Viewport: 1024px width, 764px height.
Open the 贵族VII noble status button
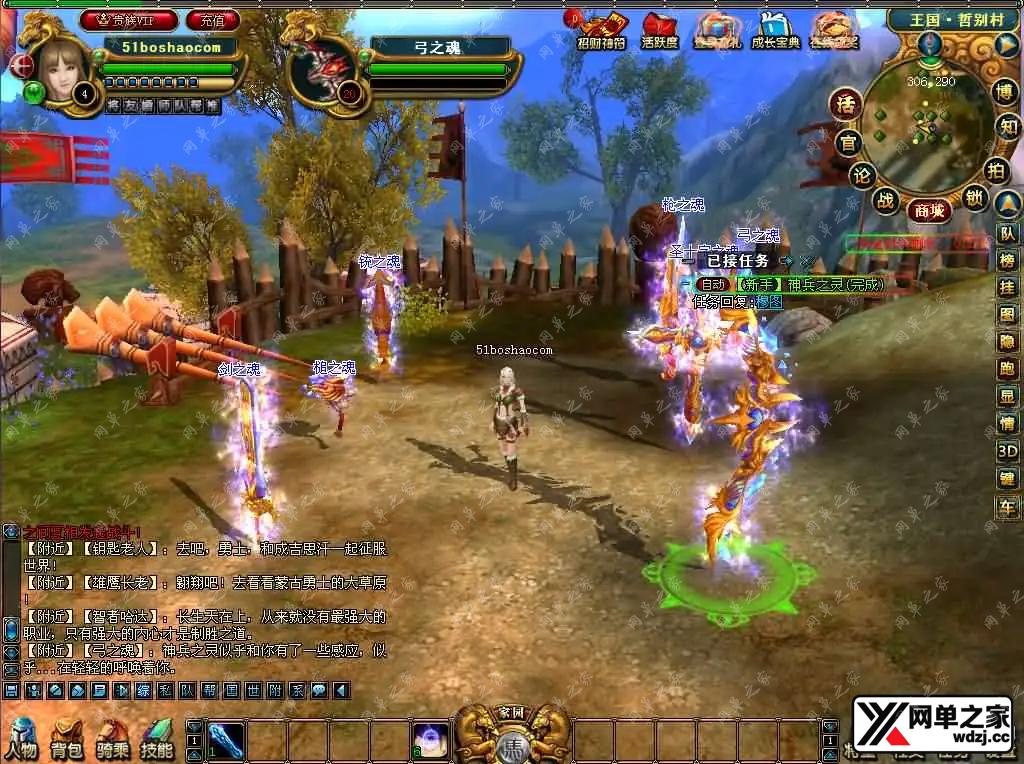point(129,20)
